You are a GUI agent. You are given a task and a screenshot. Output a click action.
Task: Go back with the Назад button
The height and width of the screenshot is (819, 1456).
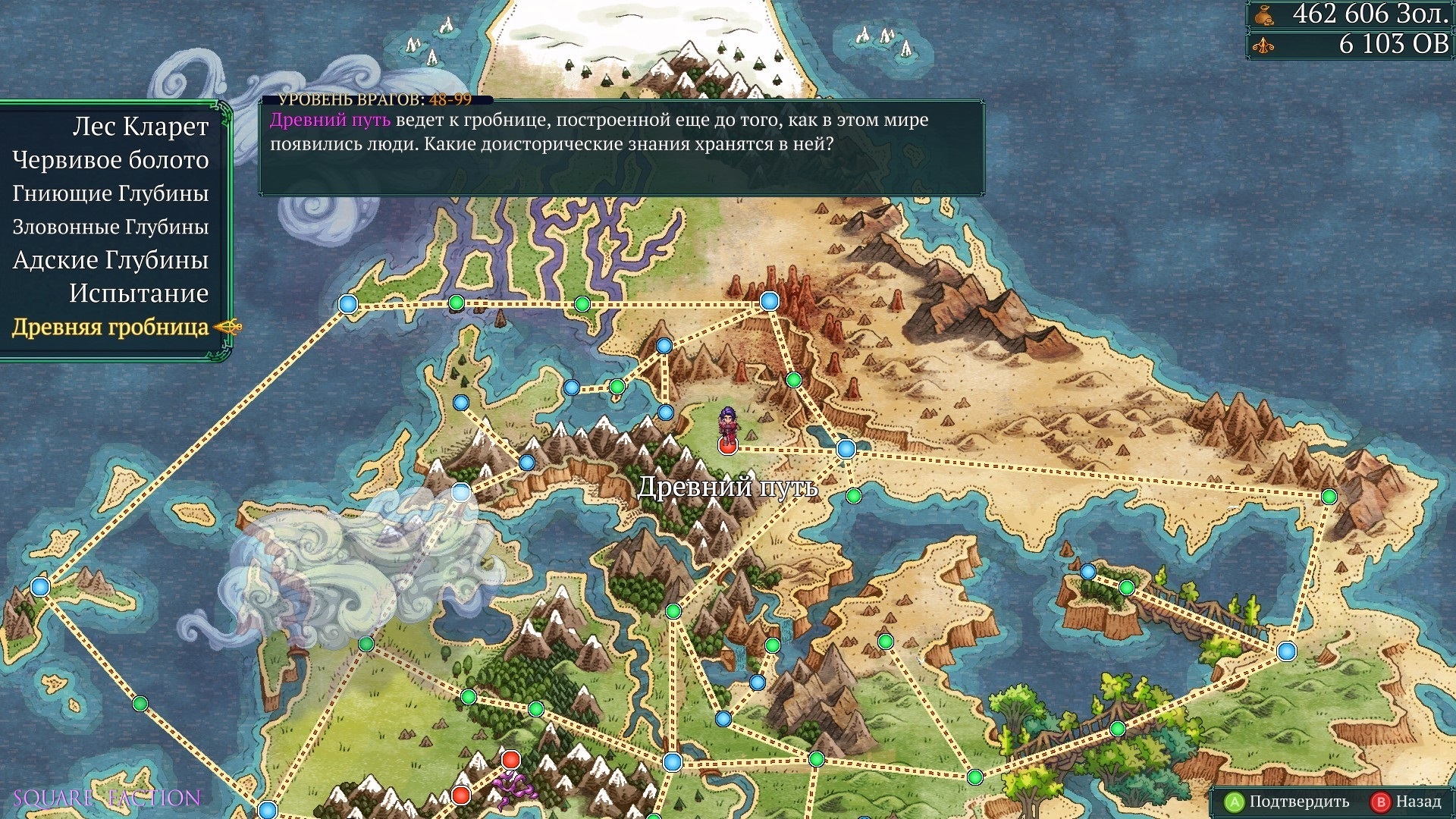[x=1407, y=802]
